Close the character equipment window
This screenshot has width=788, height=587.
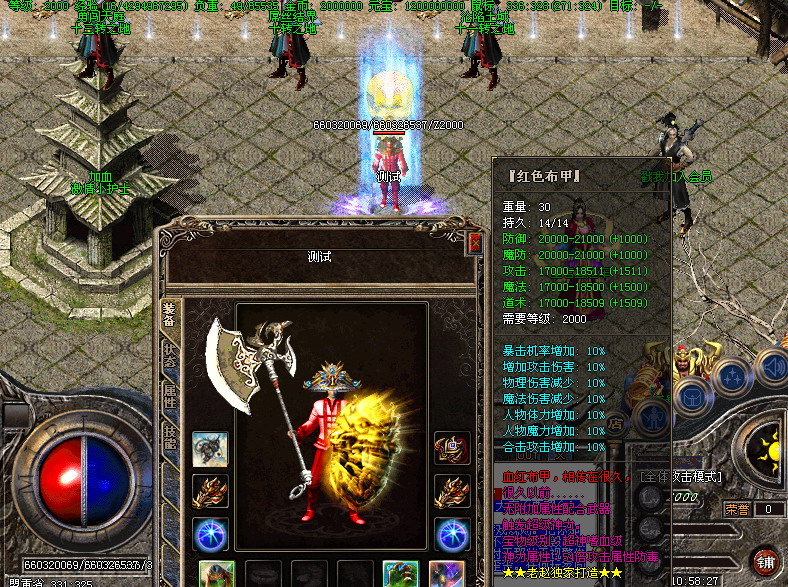coord(475,242)
